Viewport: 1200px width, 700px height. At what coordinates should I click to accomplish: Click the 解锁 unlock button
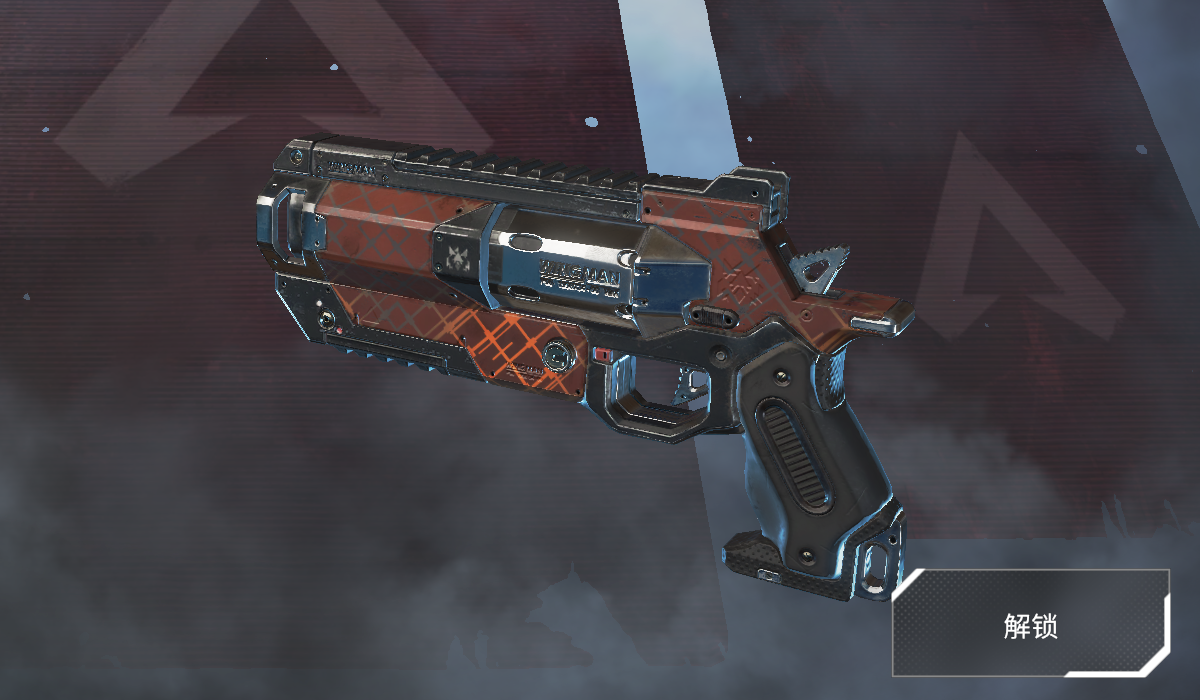(x=1031, y=624)
